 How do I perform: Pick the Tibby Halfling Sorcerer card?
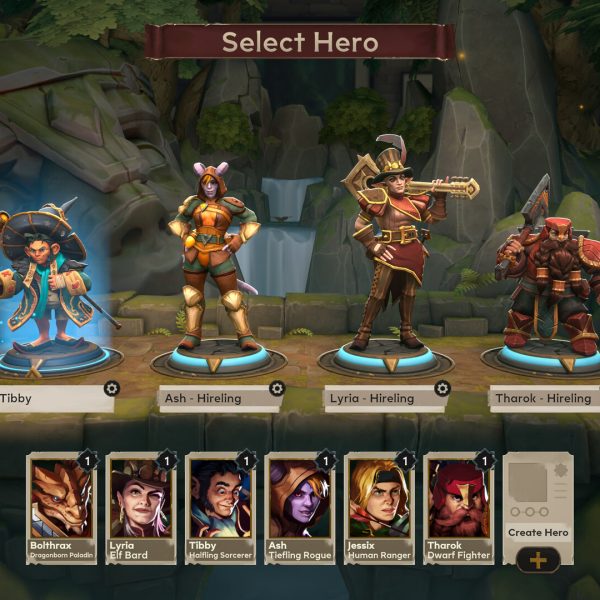point(220,507)
